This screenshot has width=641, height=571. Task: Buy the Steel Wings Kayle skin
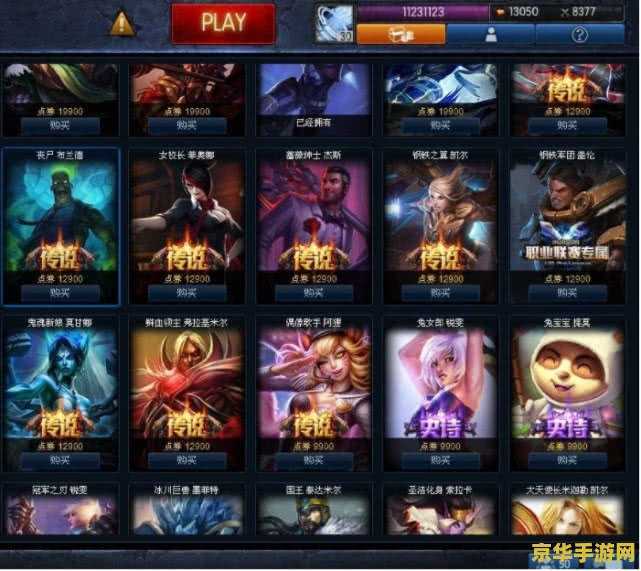(440, 293)
